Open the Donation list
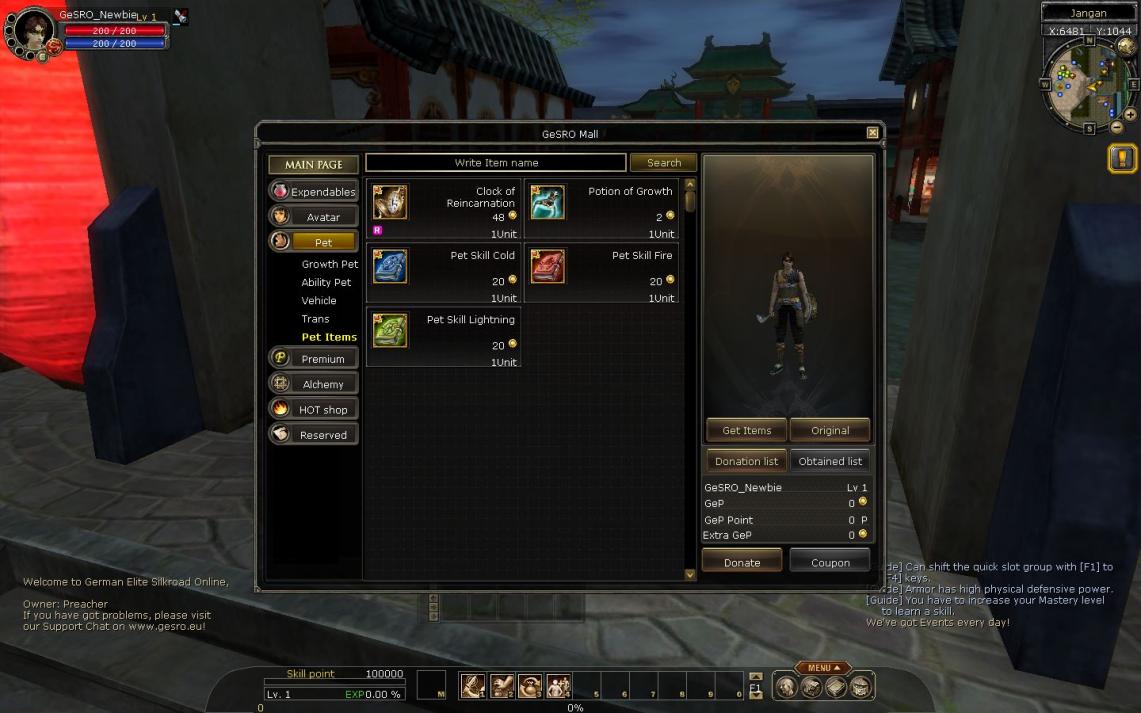The image size is (1141, 713). [x=746, y=461]
